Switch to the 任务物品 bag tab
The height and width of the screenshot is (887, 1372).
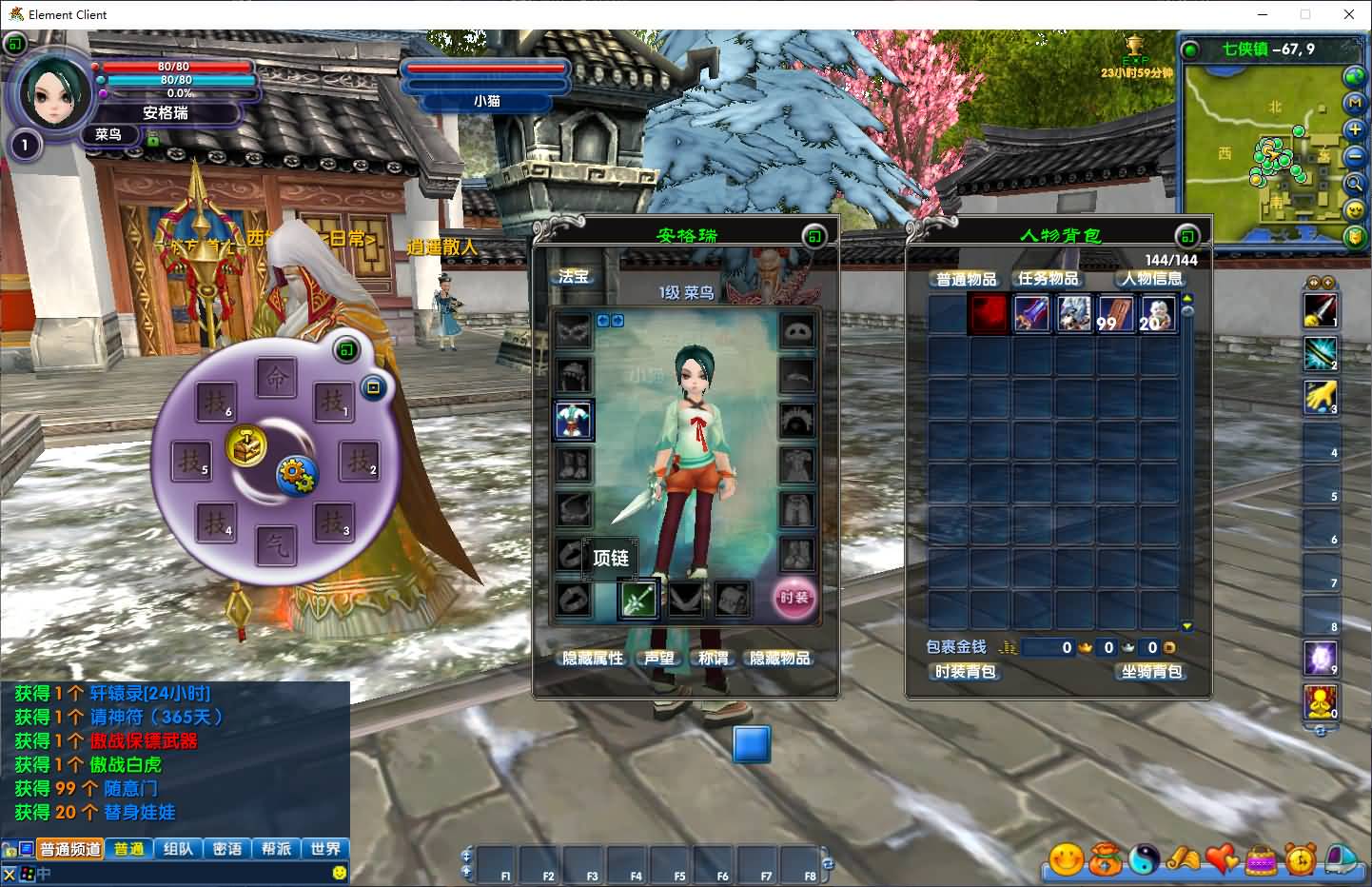[1049, 279]
